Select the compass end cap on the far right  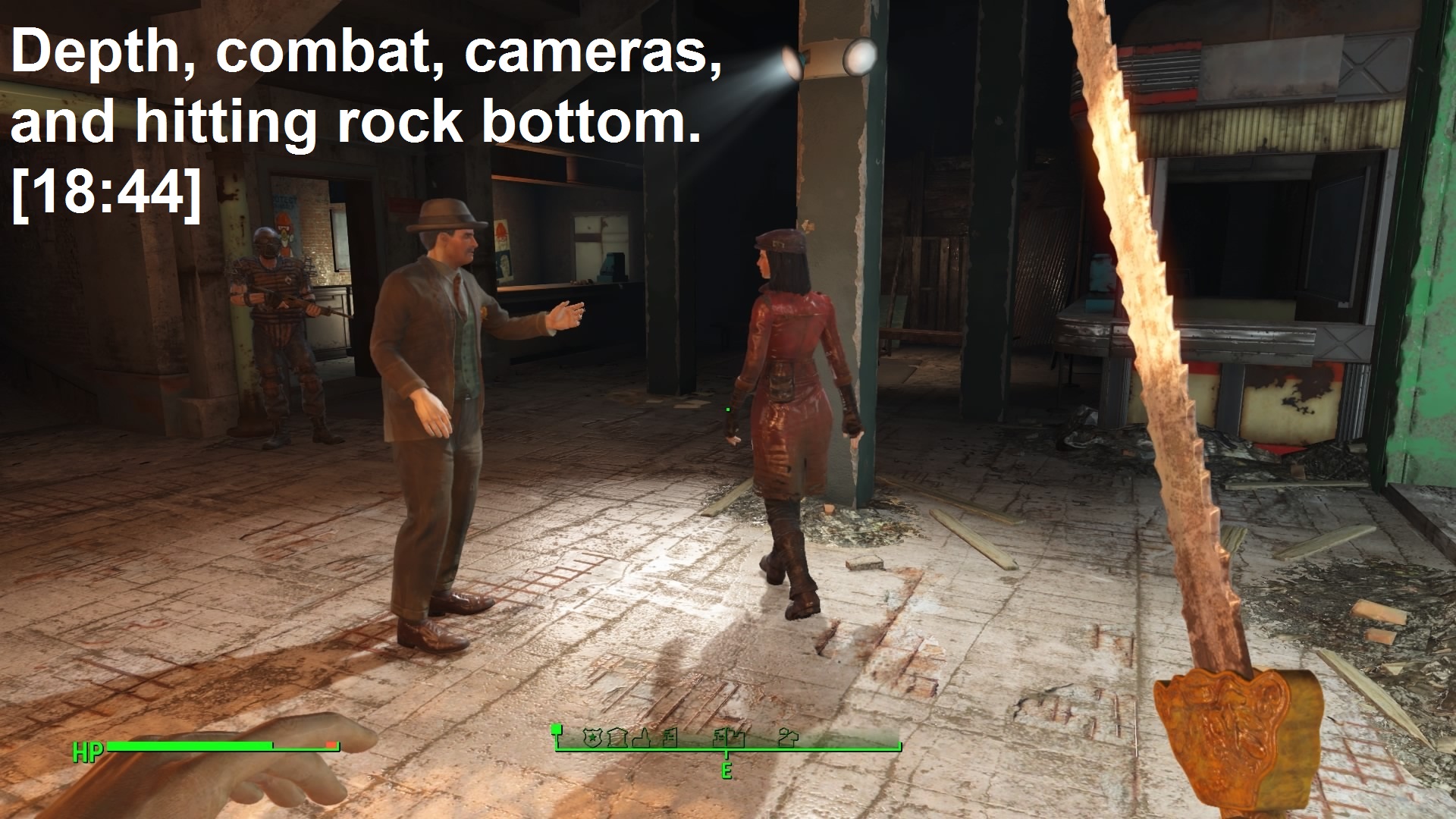click(x=899, y=747)
